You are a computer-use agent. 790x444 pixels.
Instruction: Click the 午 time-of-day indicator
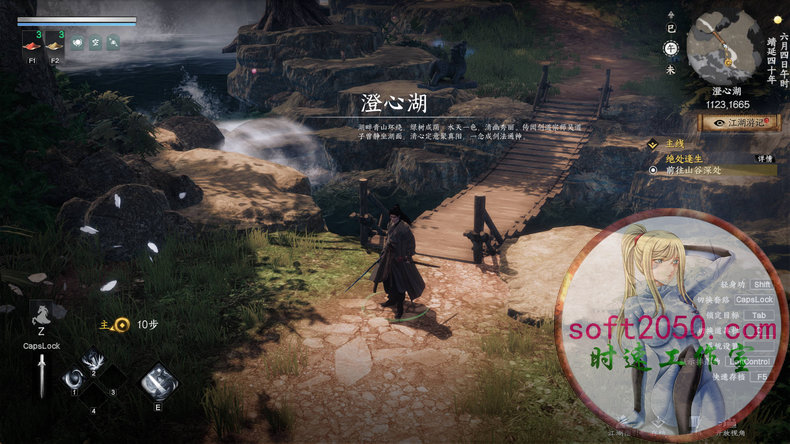(x=671, y=47)
